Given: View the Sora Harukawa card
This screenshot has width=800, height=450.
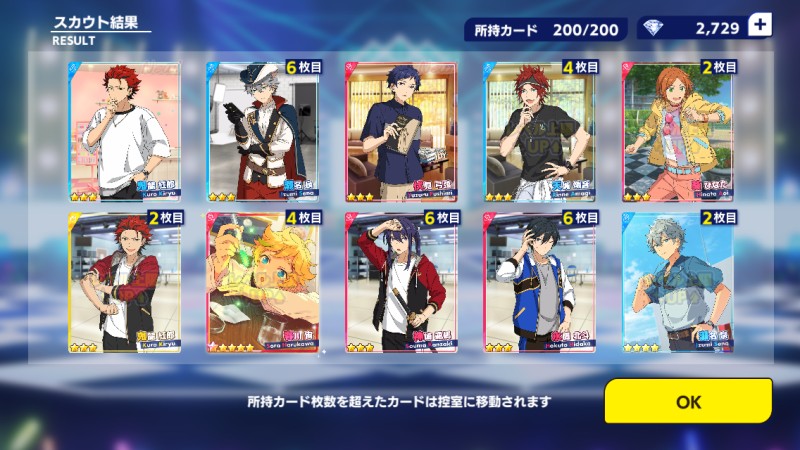Looking at the screenshot, I should click(x=263, y=282).
